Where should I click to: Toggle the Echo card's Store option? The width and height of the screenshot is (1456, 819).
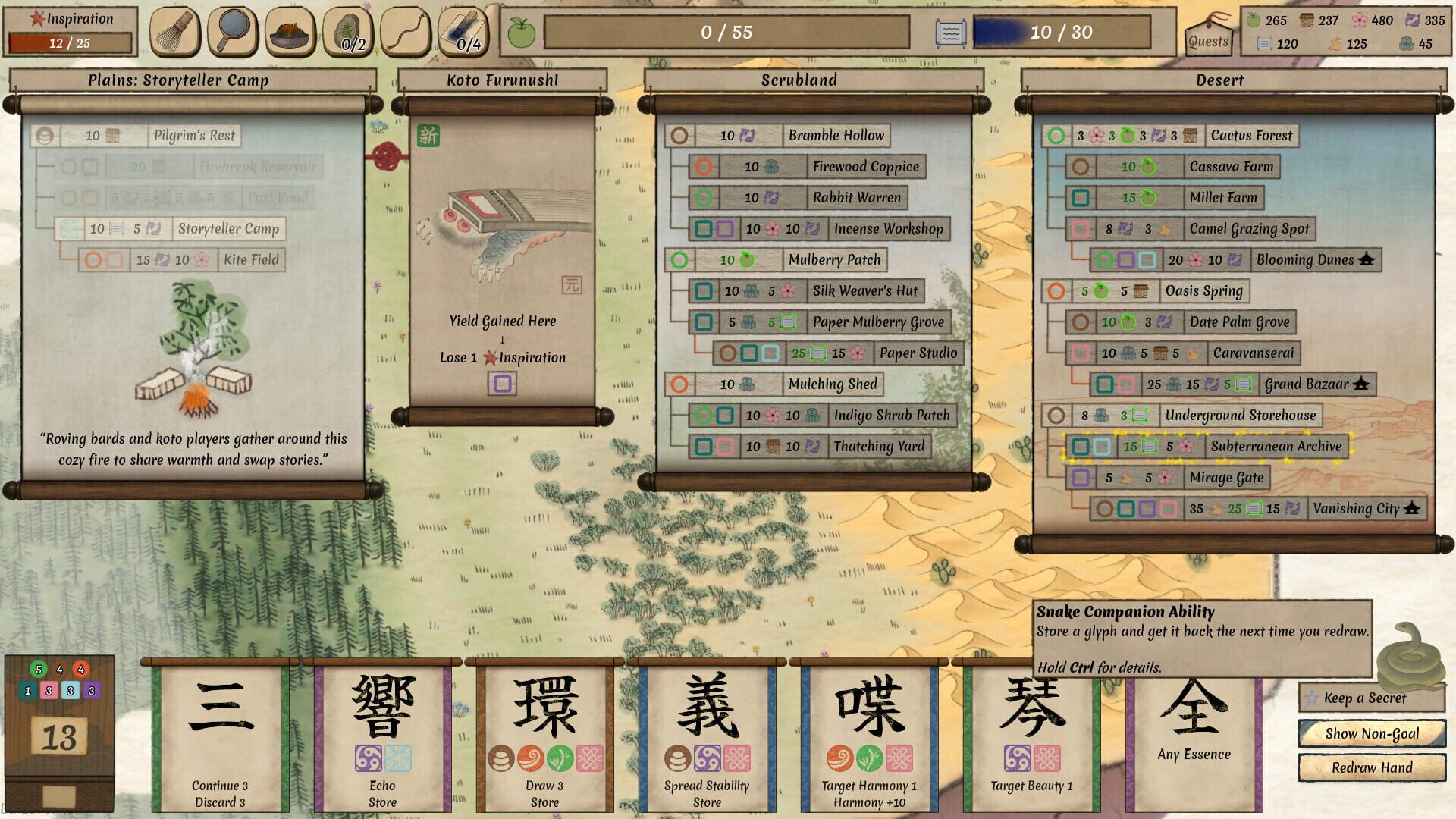pyautogui.click(x=381, y=800)
